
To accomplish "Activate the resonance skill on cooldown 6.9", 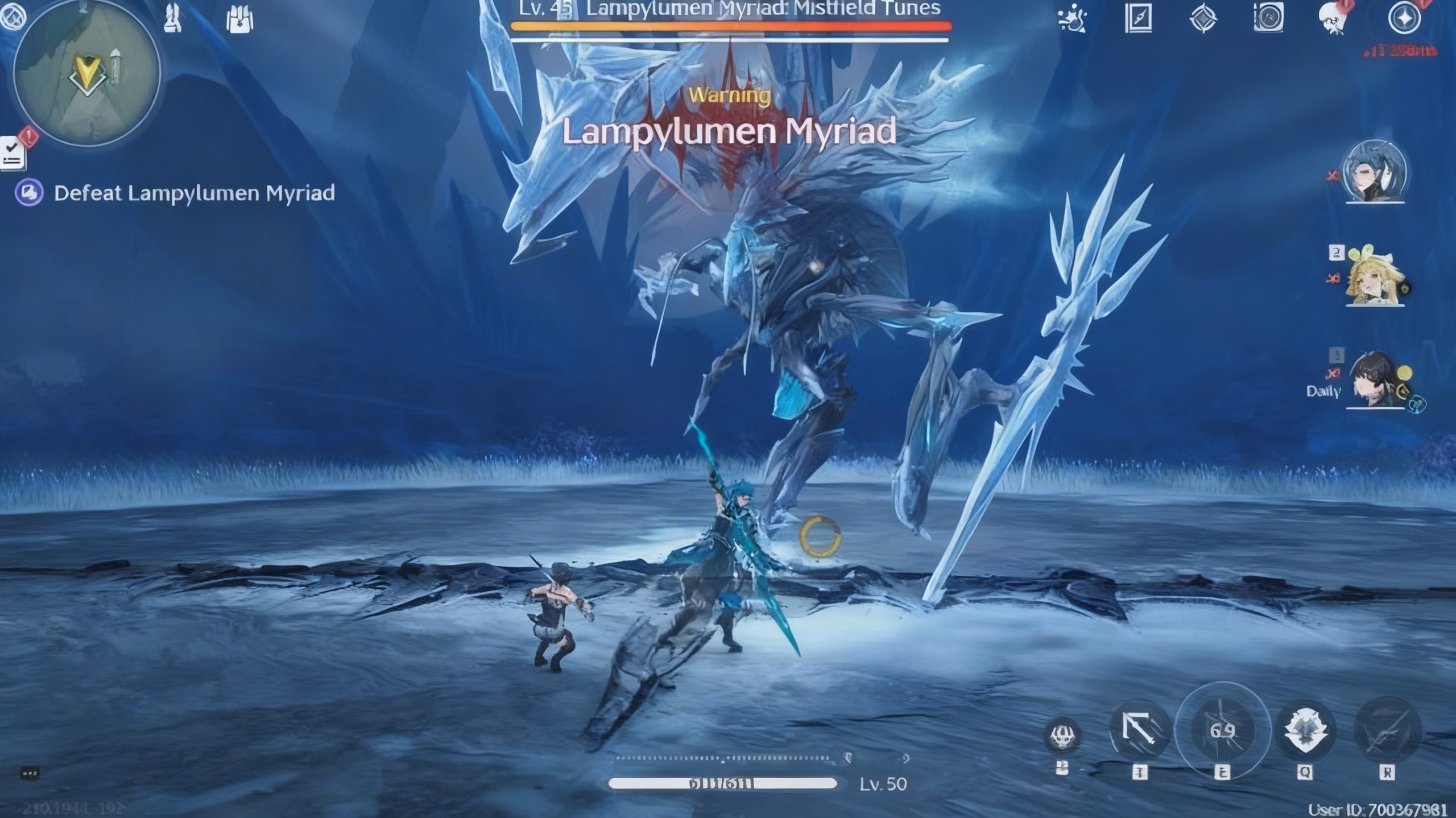I will tap(1222, 730).
